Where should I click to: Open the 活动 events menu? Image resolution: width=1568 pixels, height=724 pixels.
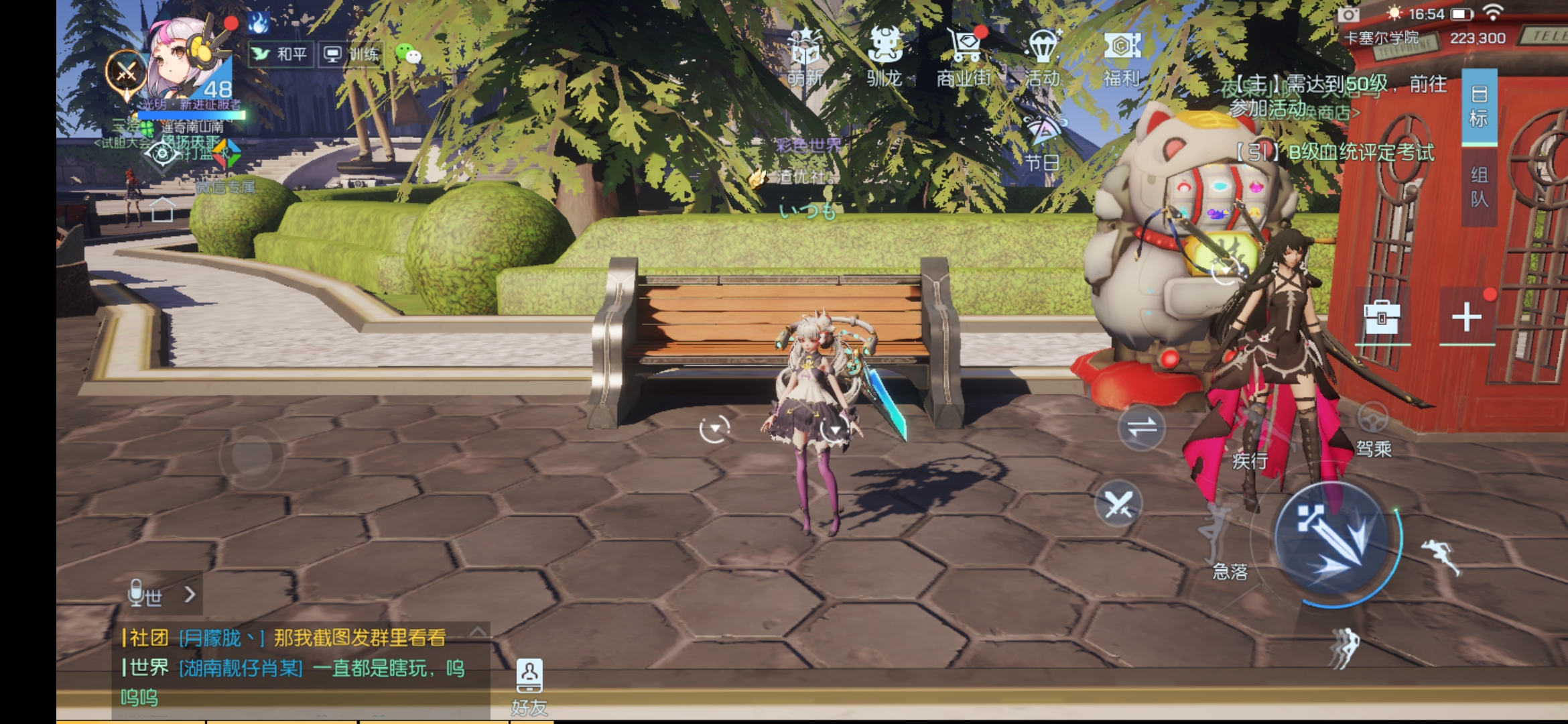1043,57
